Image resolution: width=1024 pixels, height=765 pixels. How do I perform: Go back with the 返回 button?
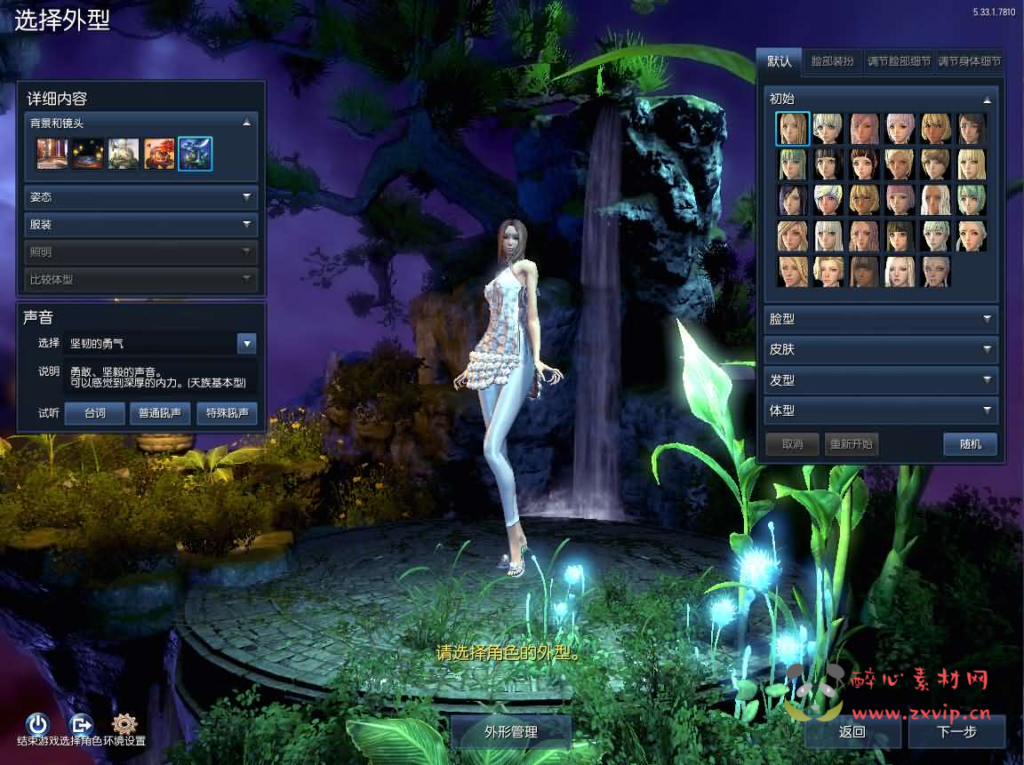[852, 731]
